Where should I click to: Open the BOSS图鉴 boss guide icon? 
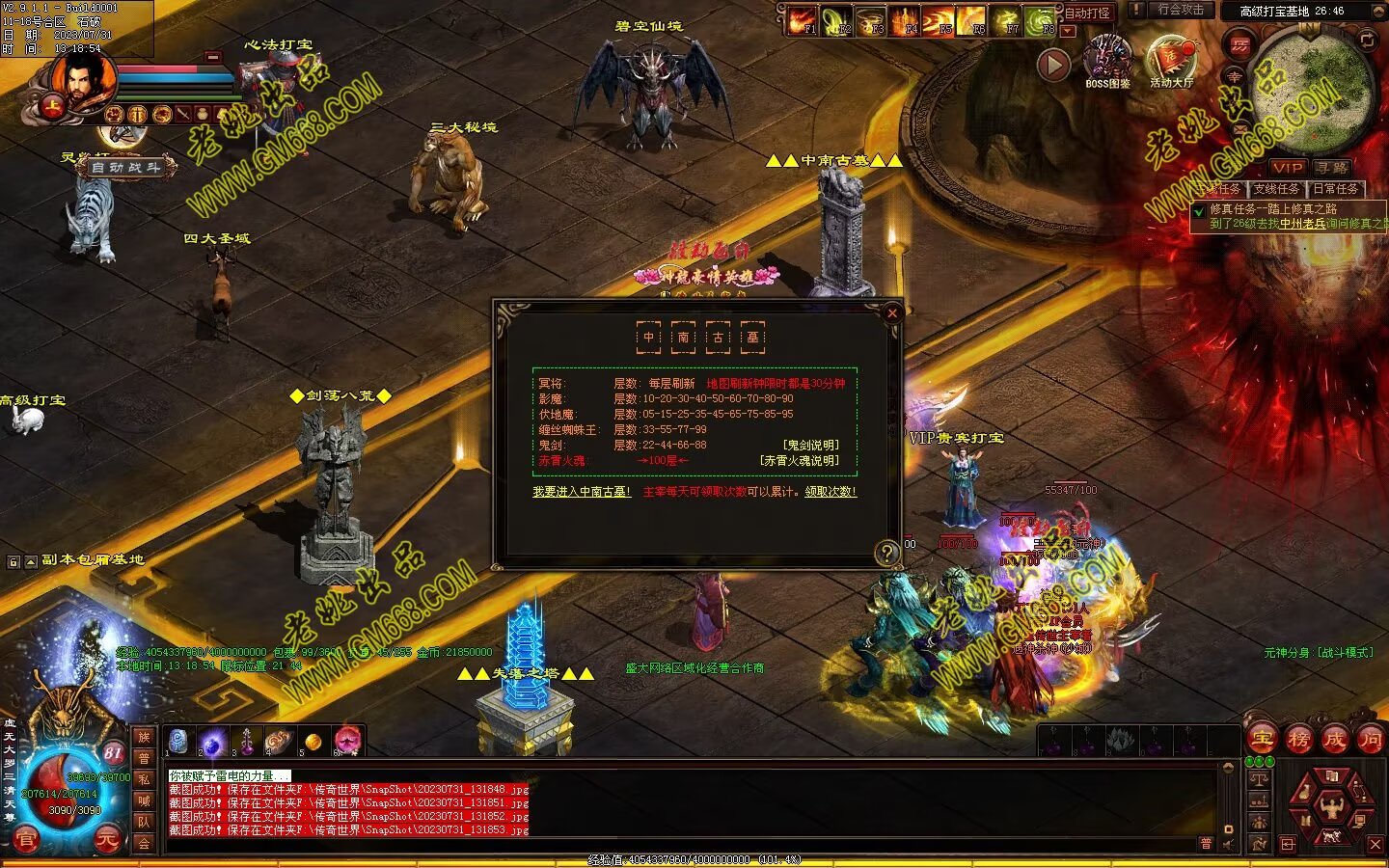(x=1107, y=62)
